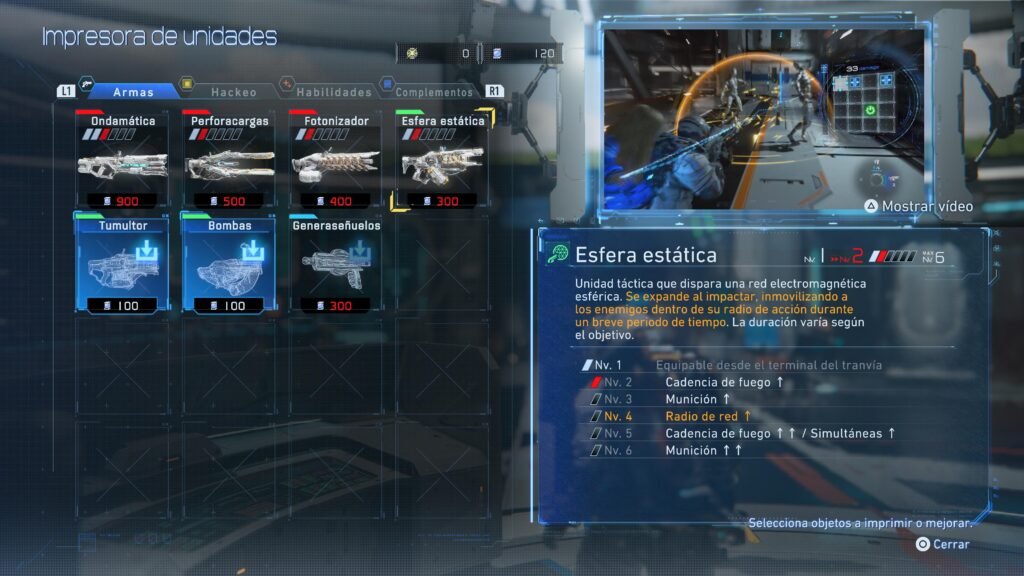Viewport: 1024px width, 576px height.
Task: Click the Mostrar vídeo option
Action: pos(919,207)
